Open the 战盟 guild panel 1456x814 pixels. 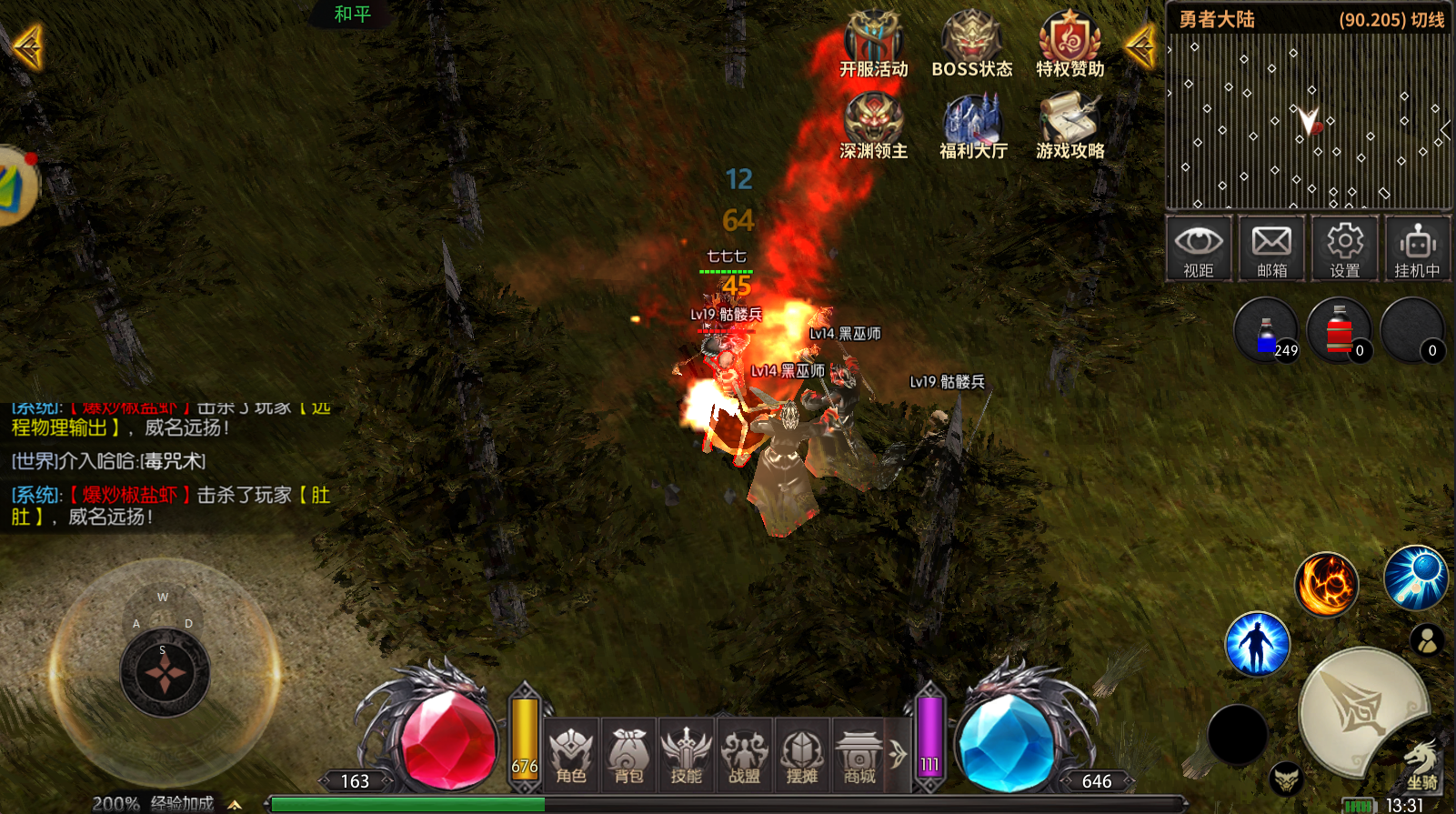(x=744, y=756)
